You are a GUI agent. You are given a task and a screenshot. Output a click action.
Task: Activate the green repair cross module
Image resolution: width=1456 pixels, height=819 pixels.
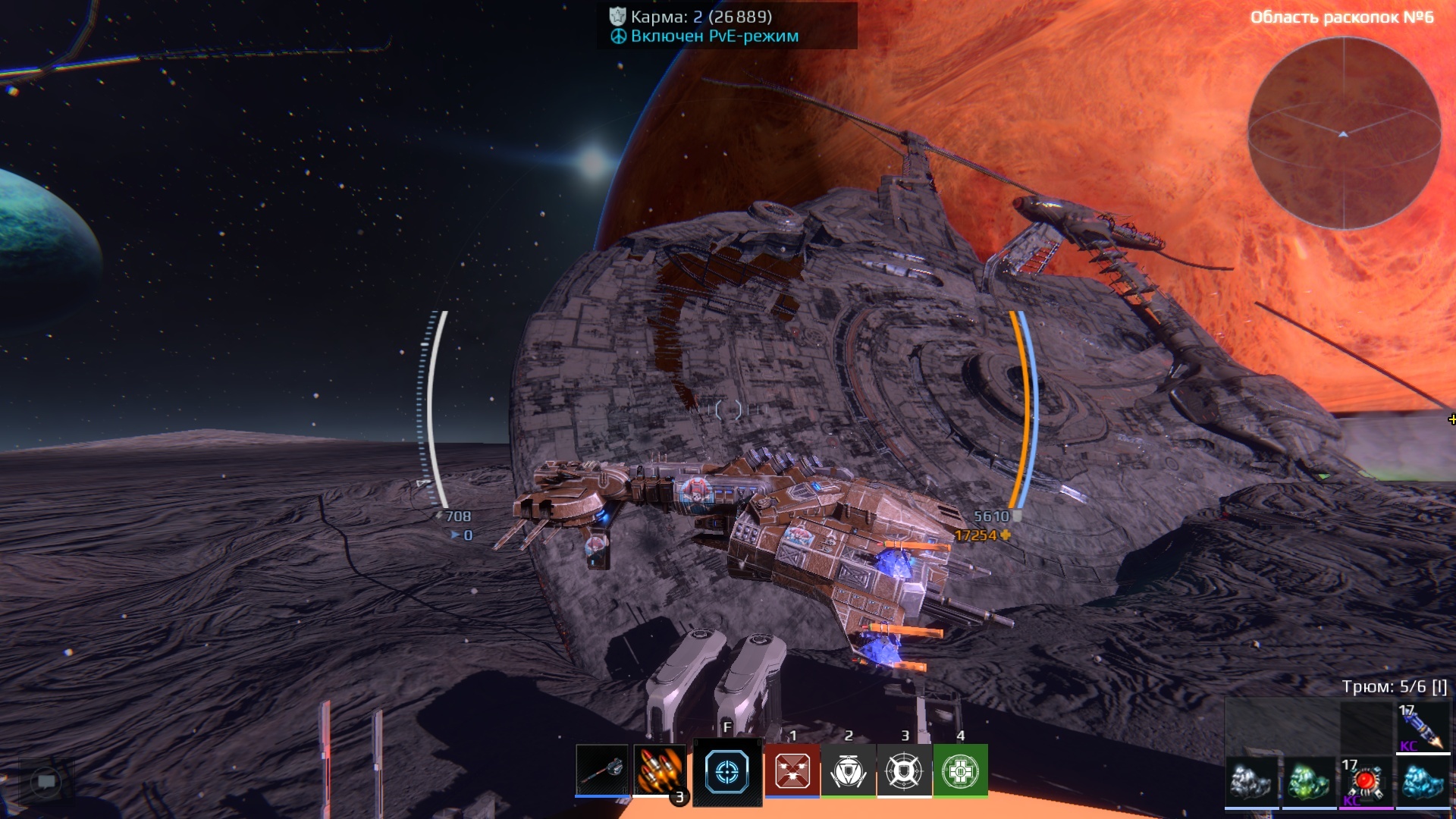click(x=960, y=772)
